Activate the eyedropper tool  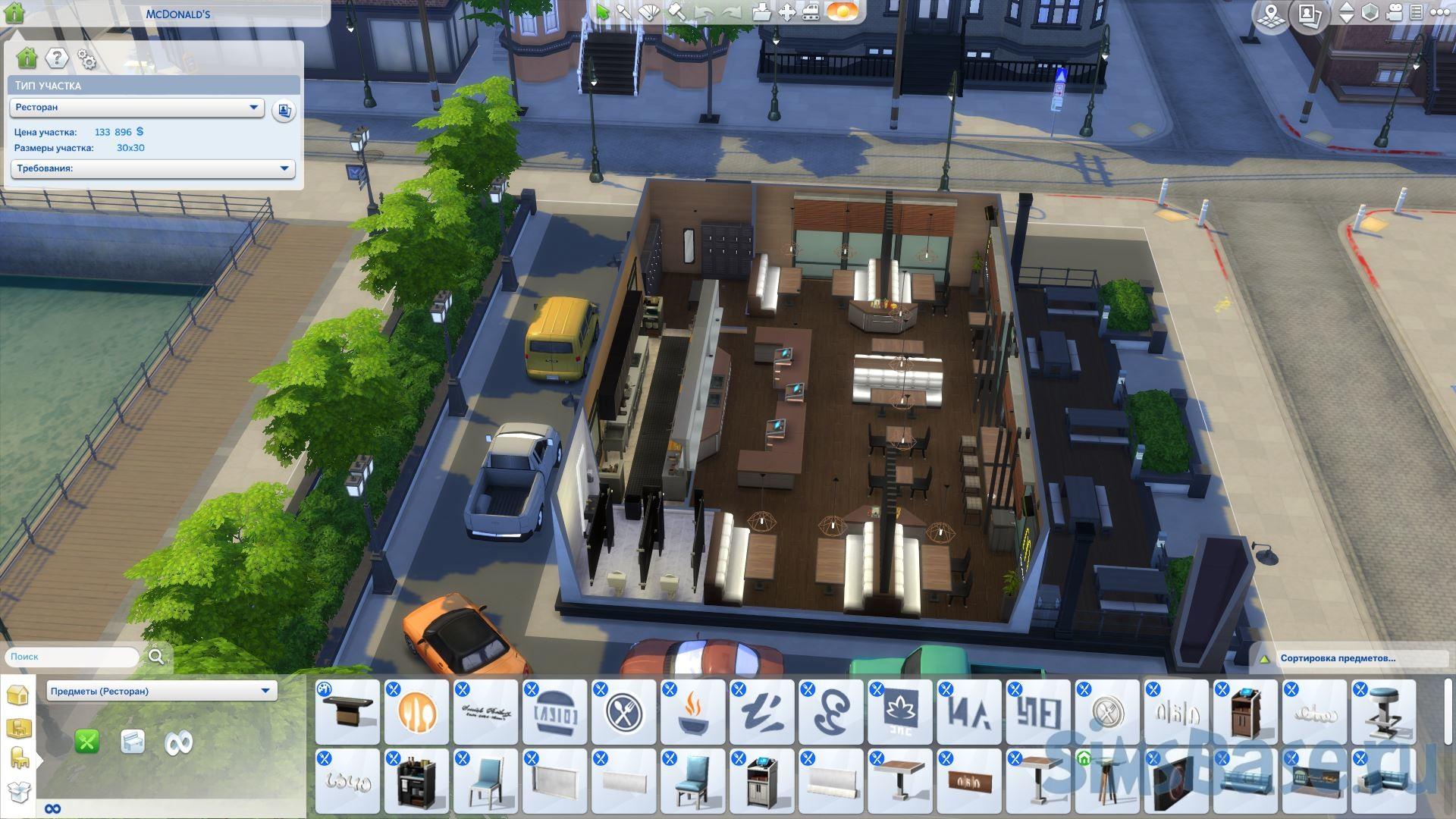[625, 12]
